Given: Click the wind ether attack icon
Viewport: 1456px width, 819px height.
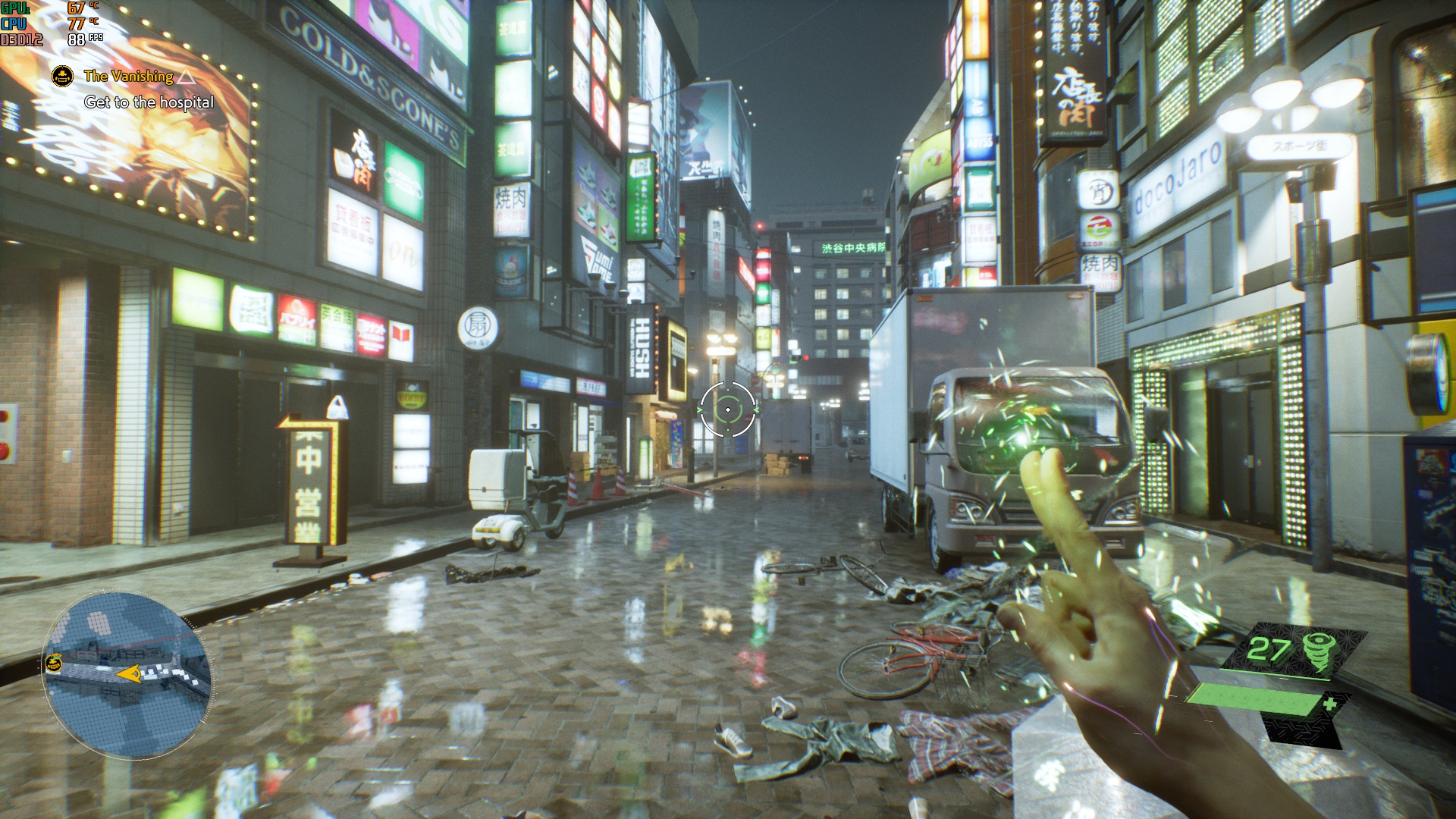Looking at the screenshot, I should coord(1316,651).
